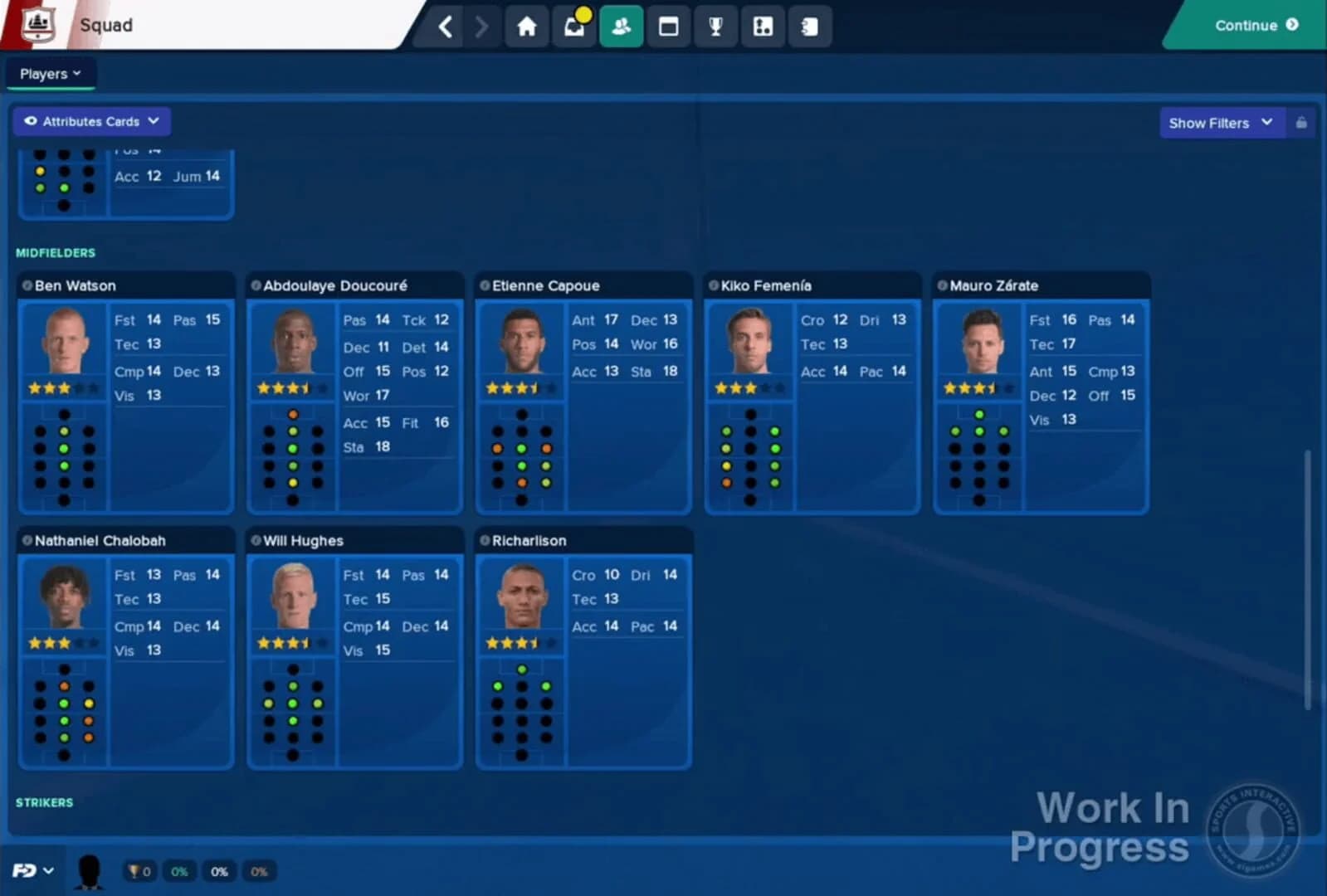Open the Tactics screen icon
Screen dimensions: 1327x896
tap(668, 26)
